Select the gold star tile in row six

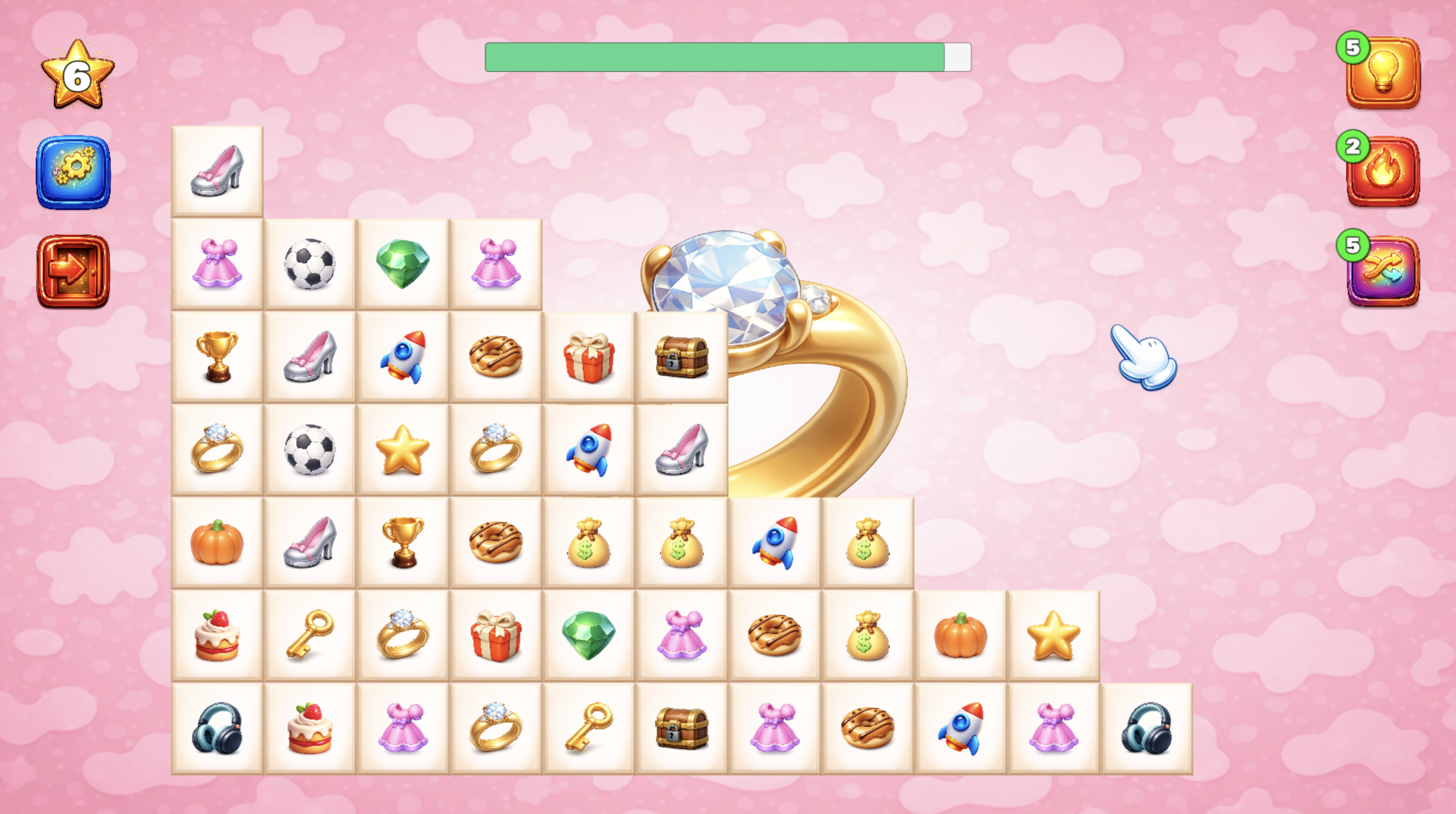(1053, 634)
